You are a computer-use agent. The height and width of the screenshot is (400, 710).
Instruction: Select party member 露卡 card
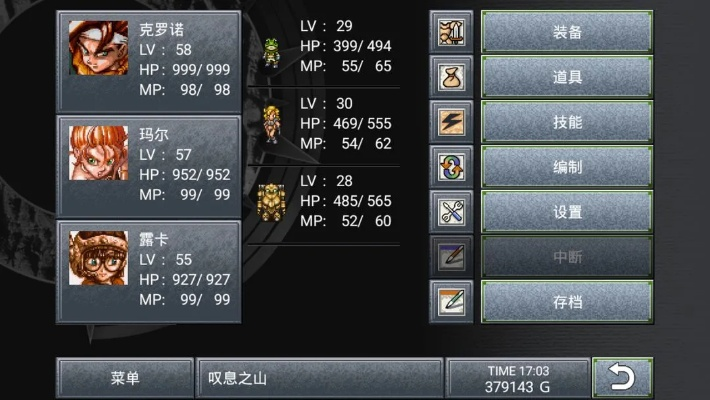(x=149, y=271)
